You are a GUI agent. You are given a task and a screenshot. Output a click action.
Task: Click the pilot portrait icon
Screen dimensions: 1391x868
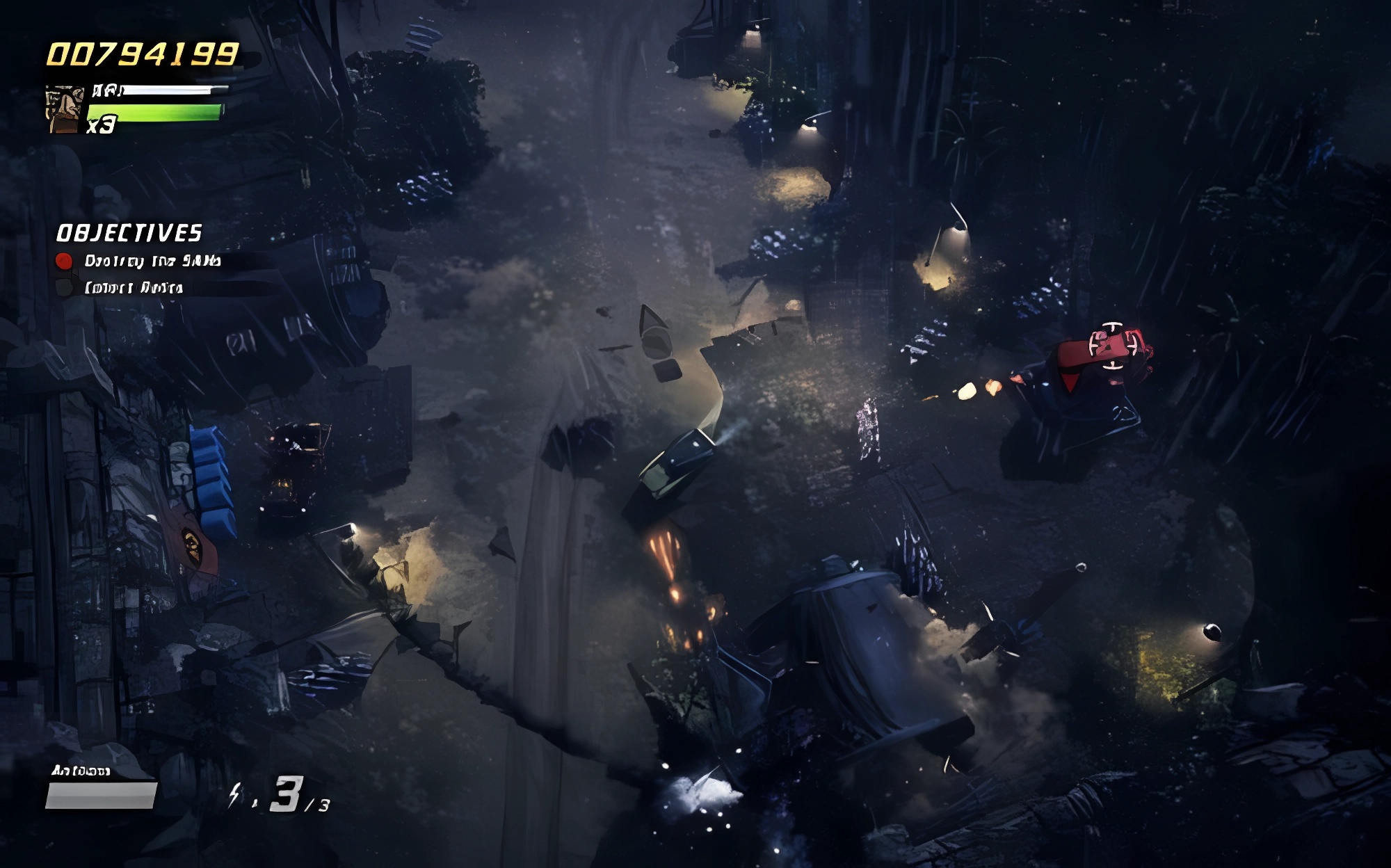[x=64, y=110]
